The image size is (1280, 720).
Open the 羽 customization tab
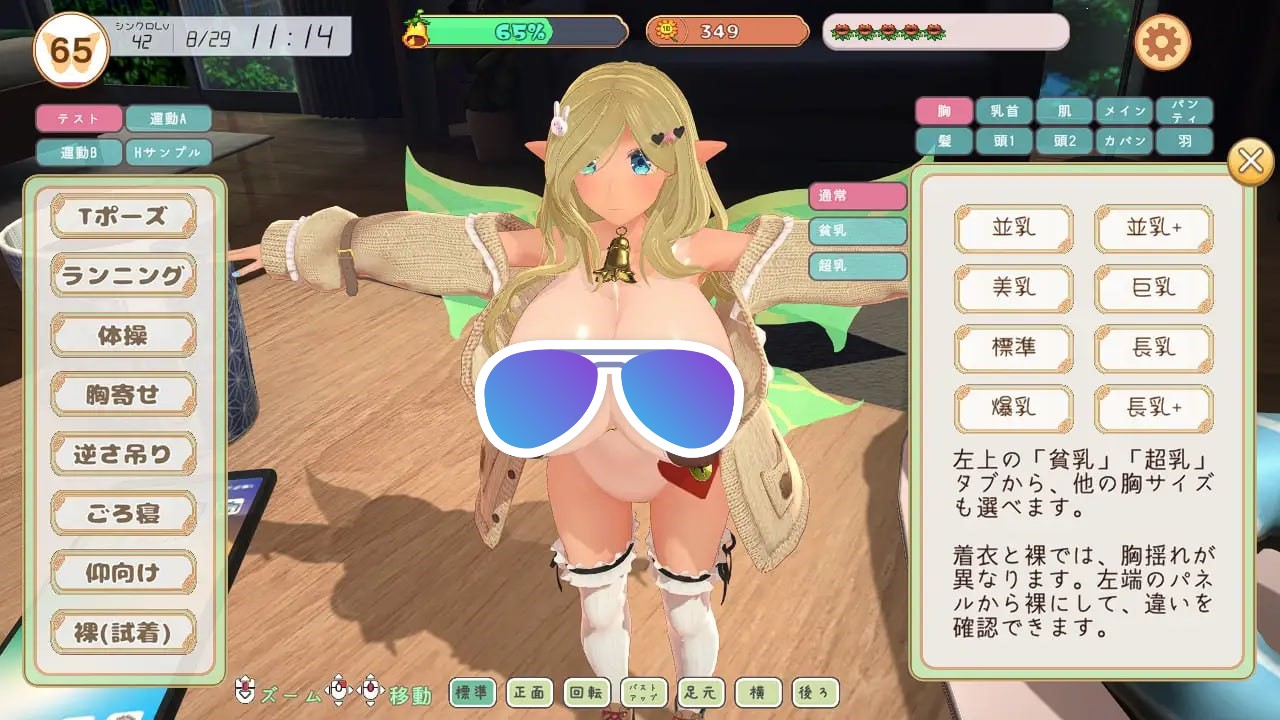1186,141
